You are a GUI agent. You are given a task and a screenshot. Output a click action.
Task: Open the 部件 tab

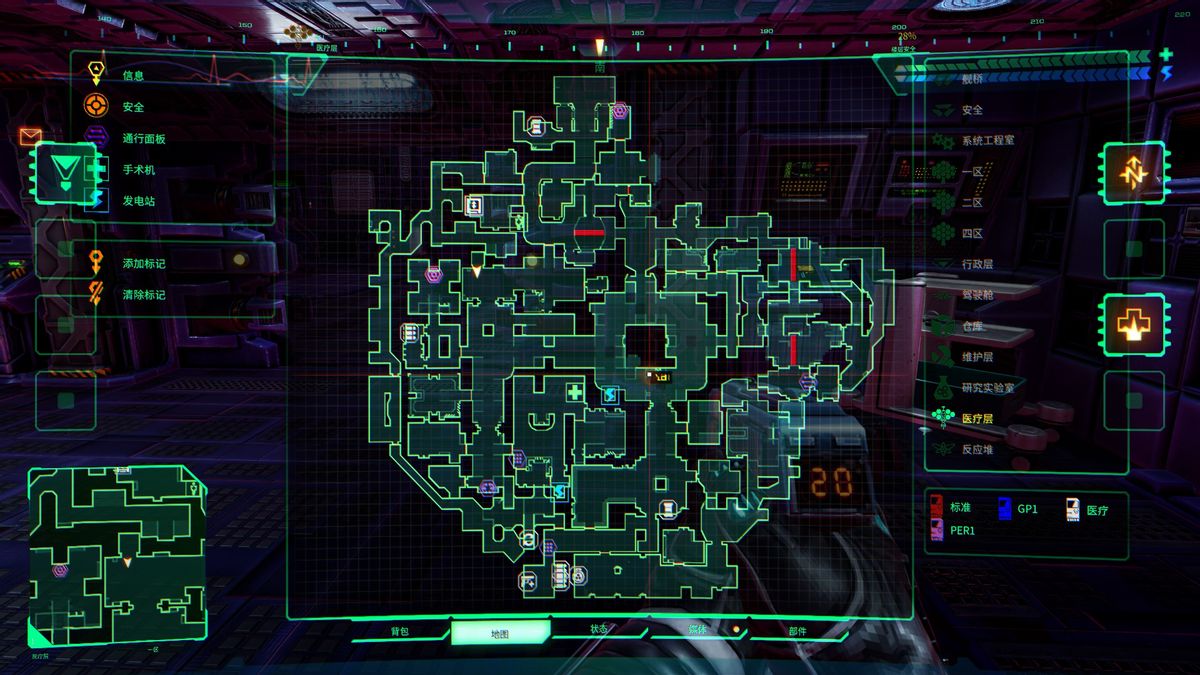[x=797, y=632]
